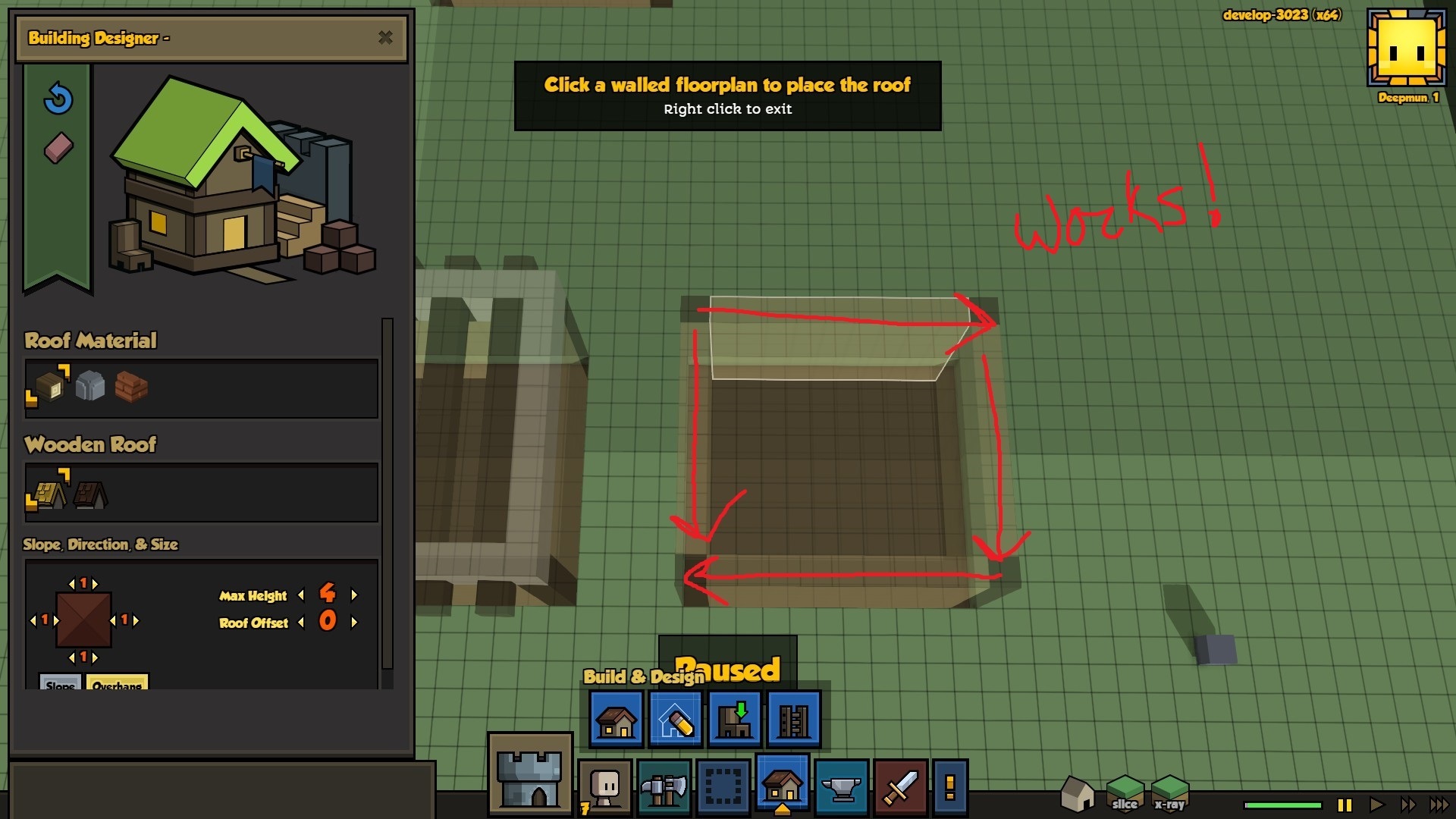
Task: Open the combat sword menu
Action: (901, 789)
